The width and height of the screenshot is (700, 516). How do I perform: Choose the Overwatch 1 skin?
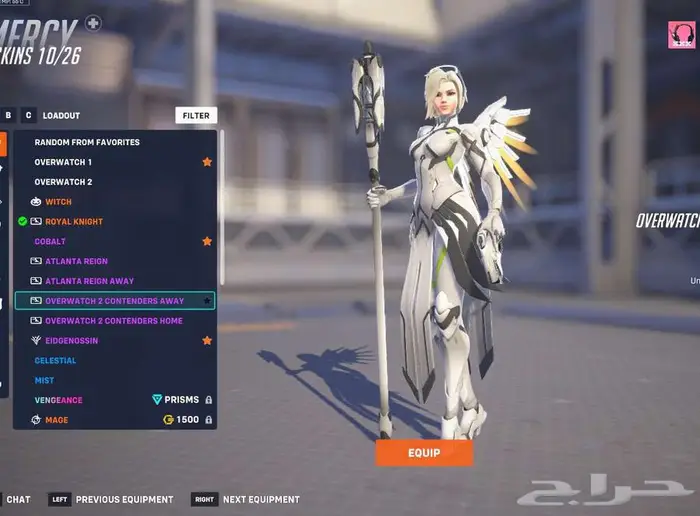pyautogui.click(x=63, y=162)
